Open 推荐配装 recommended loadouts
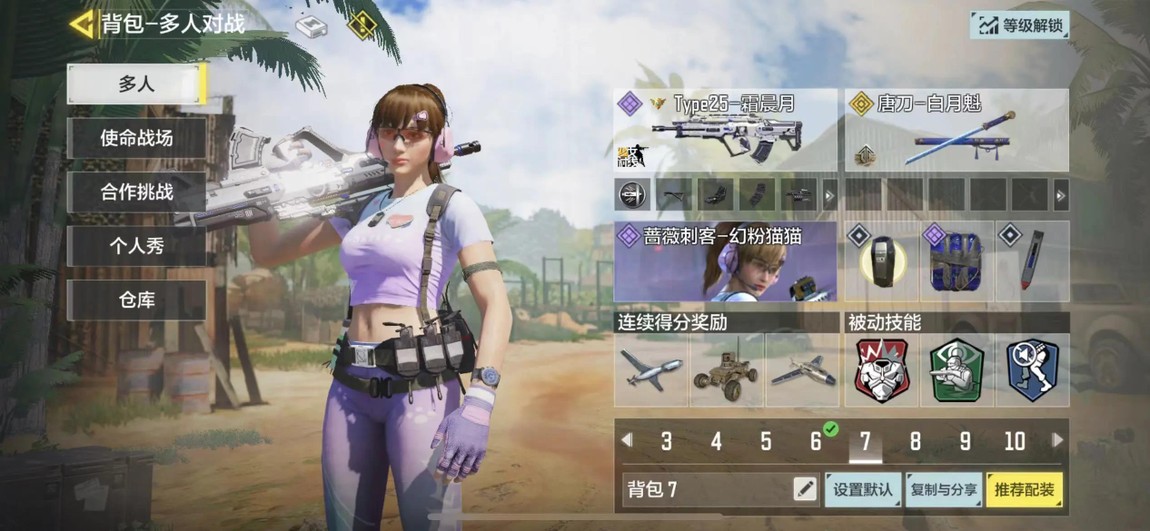This screenshot has height=531, width=1150. pos(1024,489)
